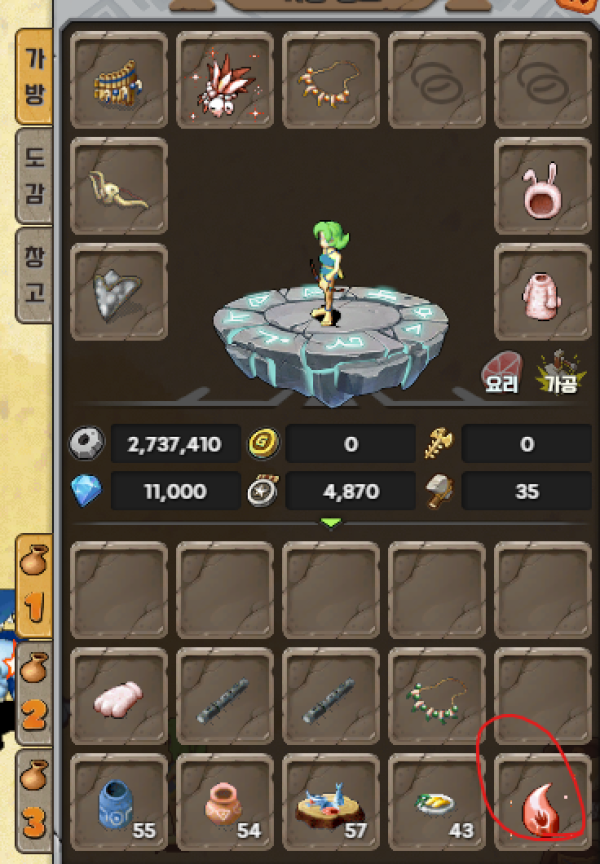Select the equipped orange fang necklace

(x=331, y=81)
